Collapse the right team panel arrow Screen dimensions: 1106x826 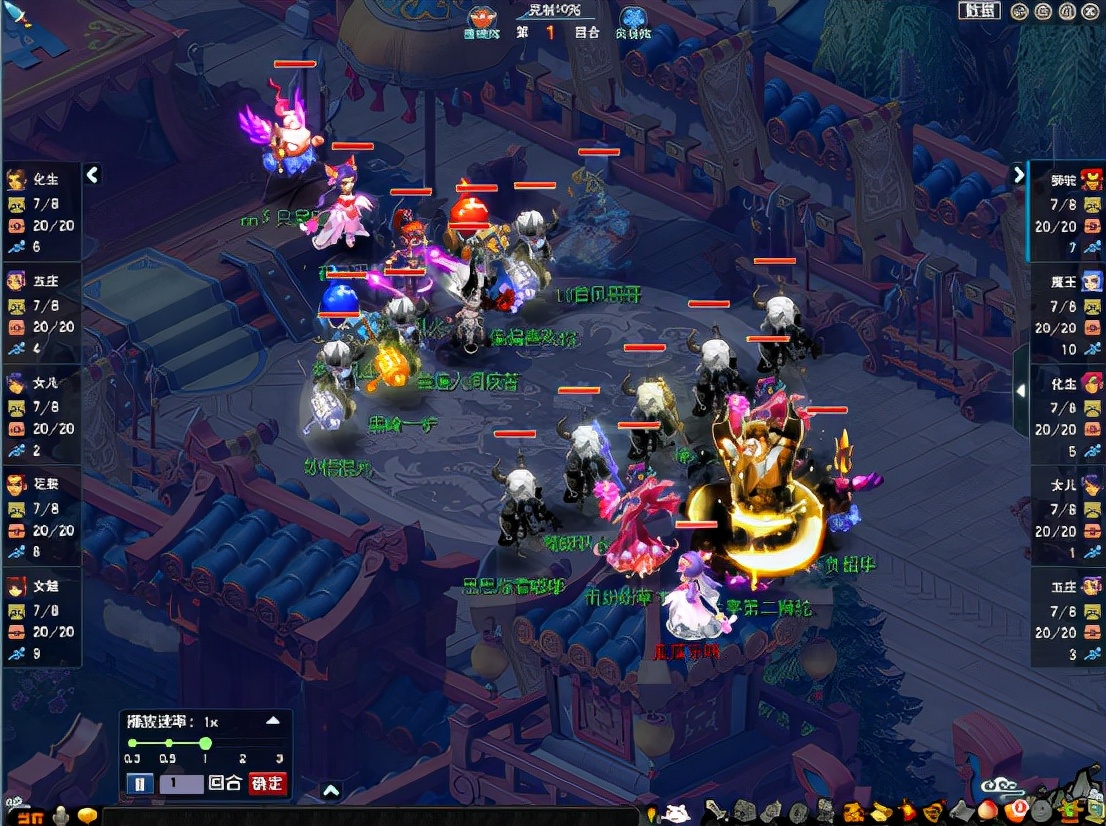1018,175
